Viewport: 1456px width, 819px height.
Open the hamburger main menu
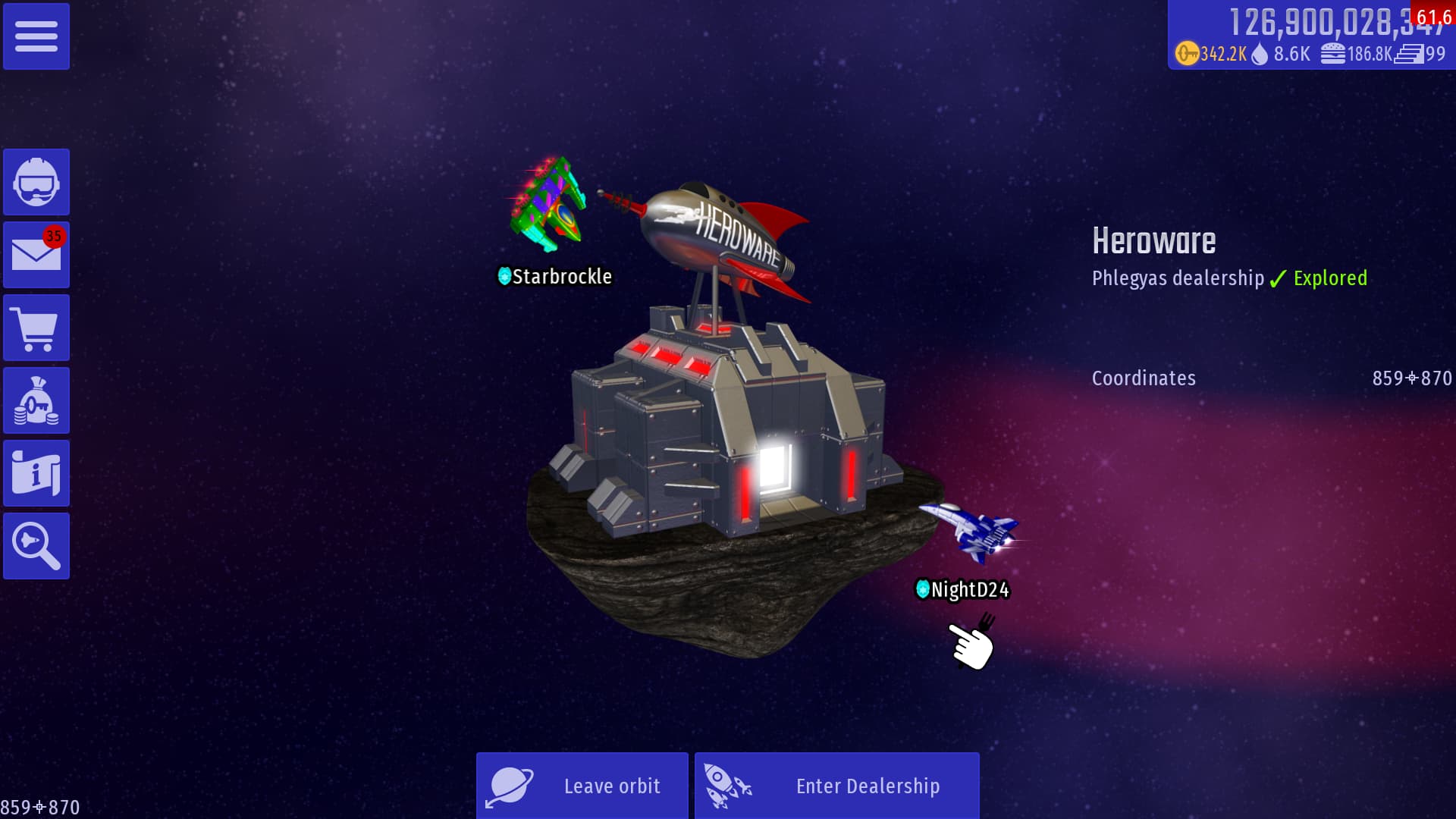[36, 36]
